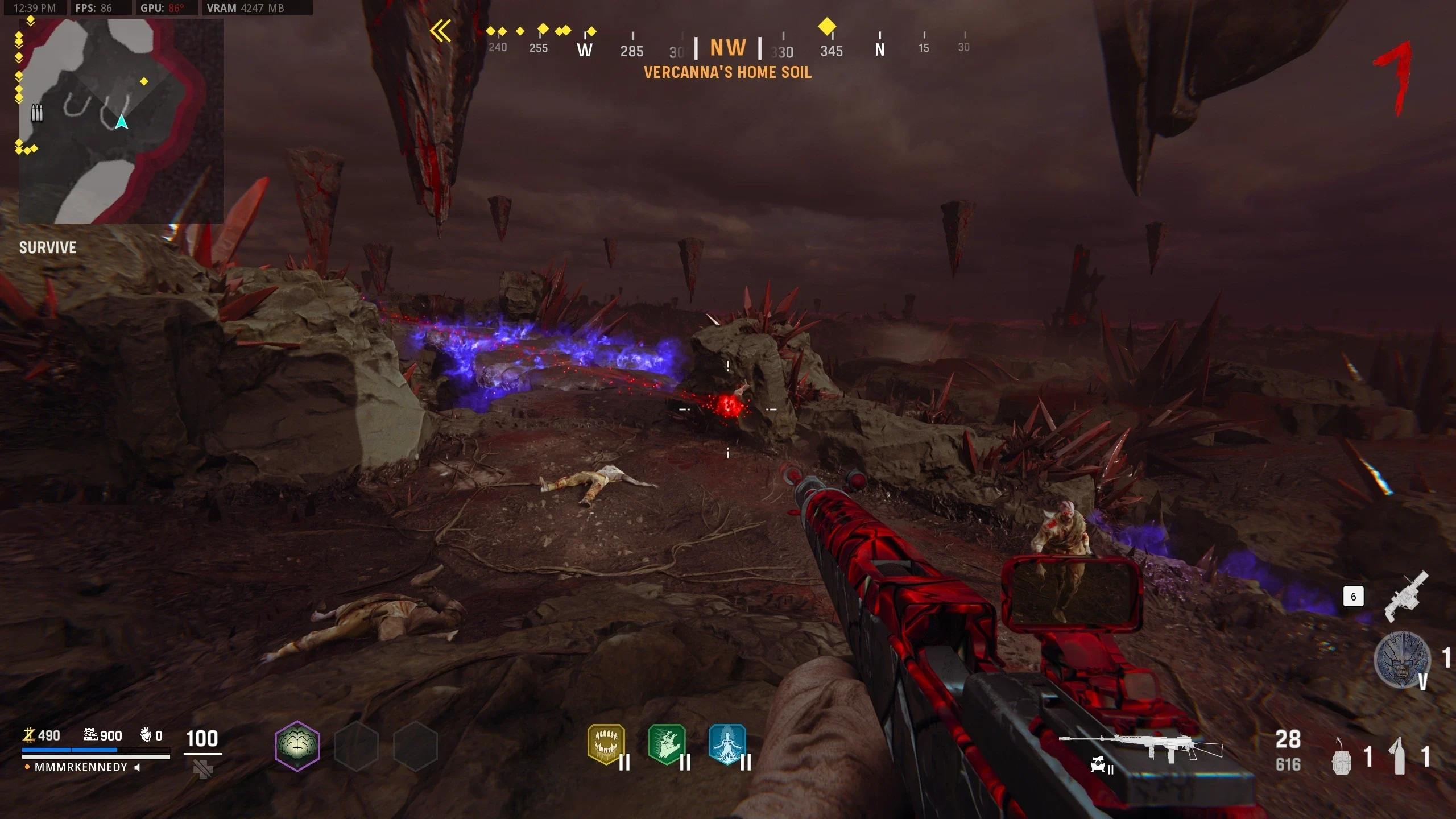This screenshot has height=819, width=1456.
Task: Select the brain GobbleGum slot
Action: (297, 746)
